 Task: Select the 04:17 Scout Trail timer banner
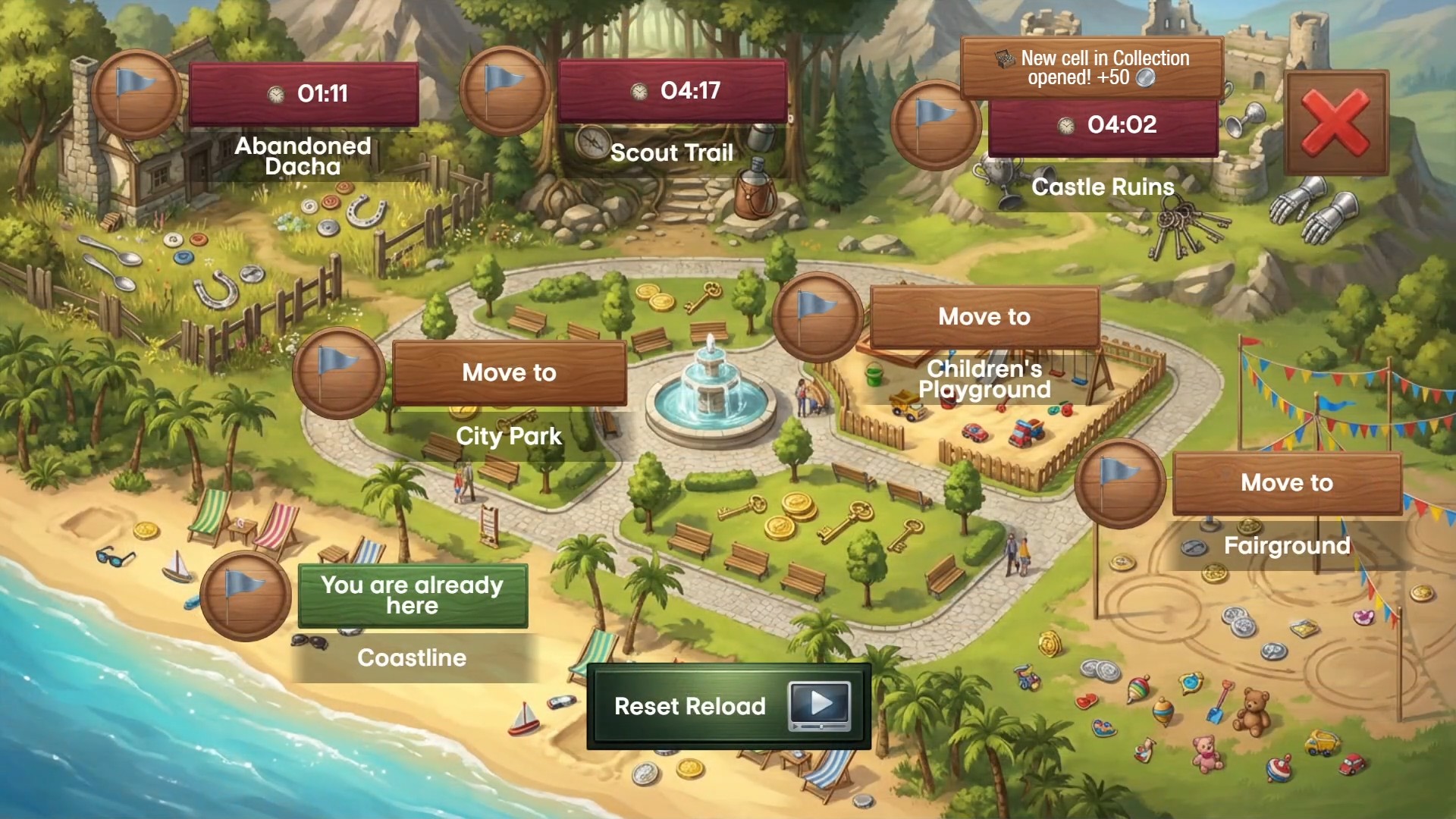tap(671, 91)
